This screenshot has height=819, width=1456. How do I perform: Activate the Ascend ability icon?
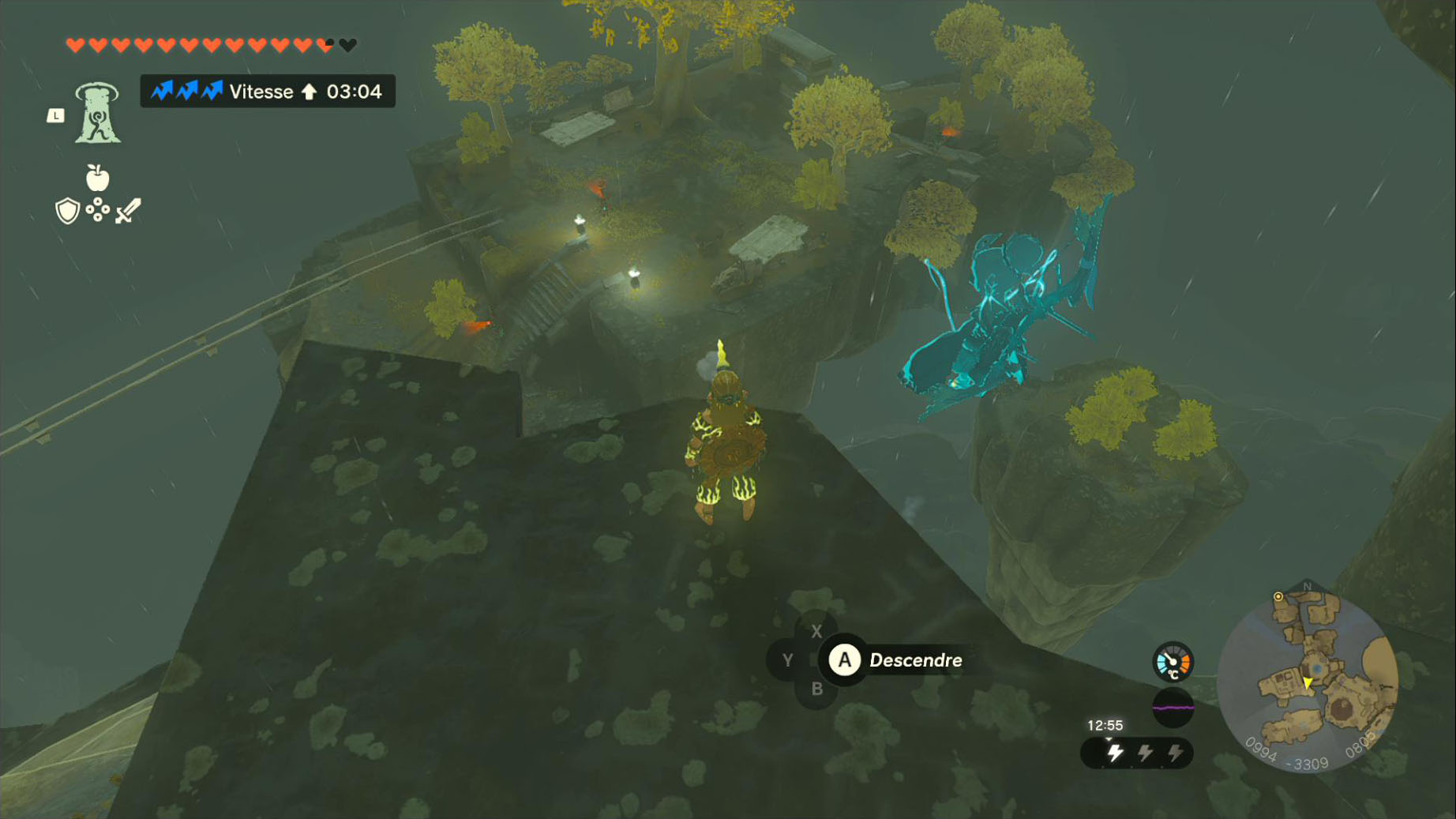pos(97,113)
